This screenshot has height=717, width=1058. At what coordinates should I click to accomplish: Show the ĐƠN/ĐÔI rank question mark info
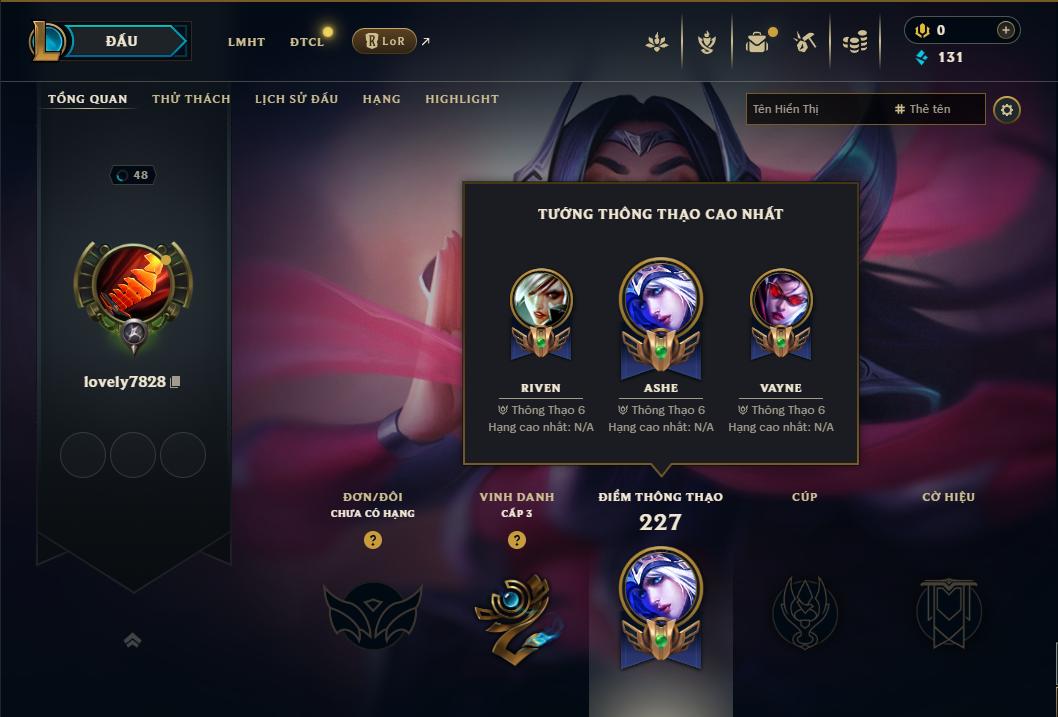pyautogui.click(x=373, y=540)
